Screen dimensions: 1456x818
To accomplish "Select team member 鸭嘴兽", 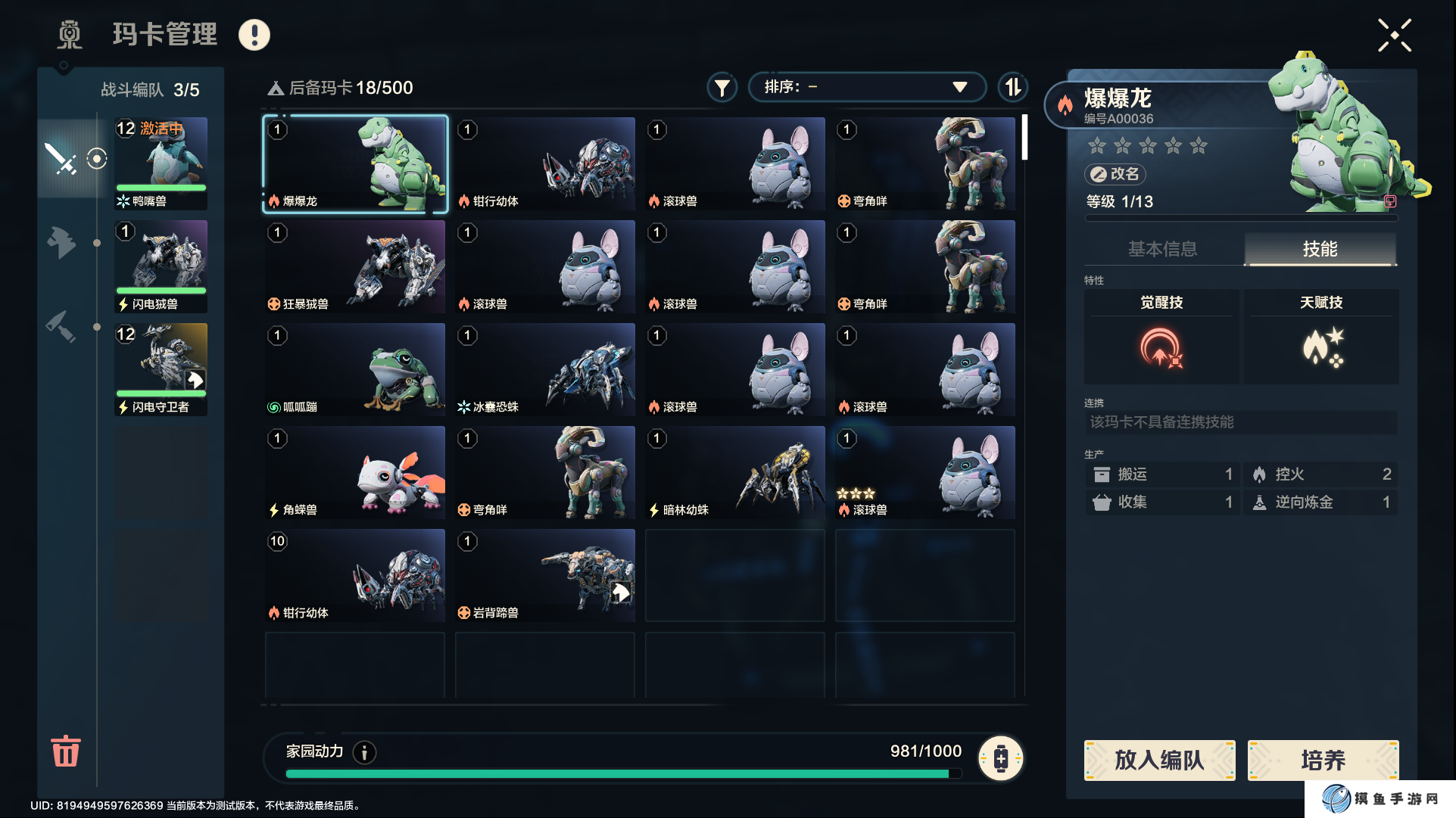I will click(x=161, y=163).
